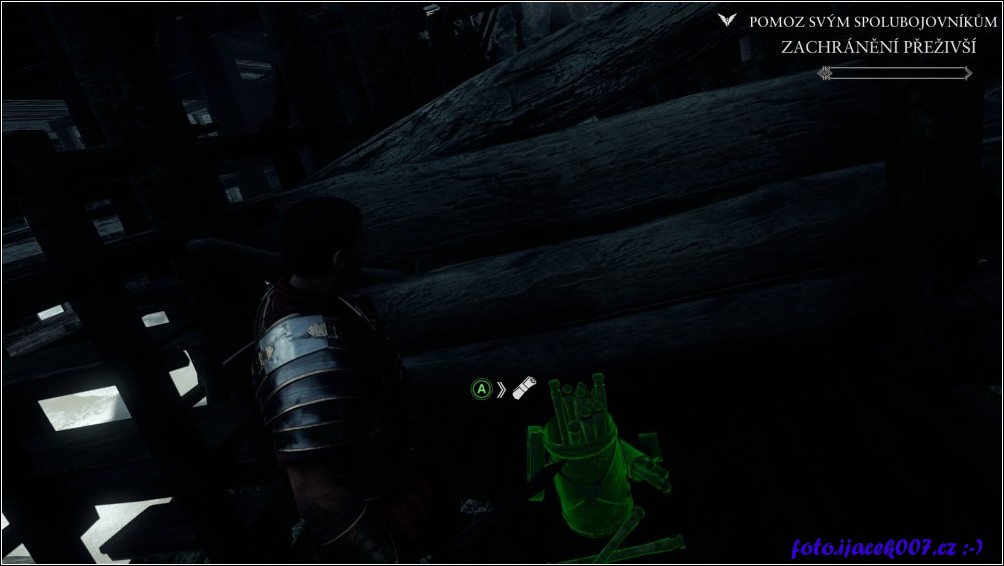Open the foto.ijacek007.cz watermark link

(887, 548)
